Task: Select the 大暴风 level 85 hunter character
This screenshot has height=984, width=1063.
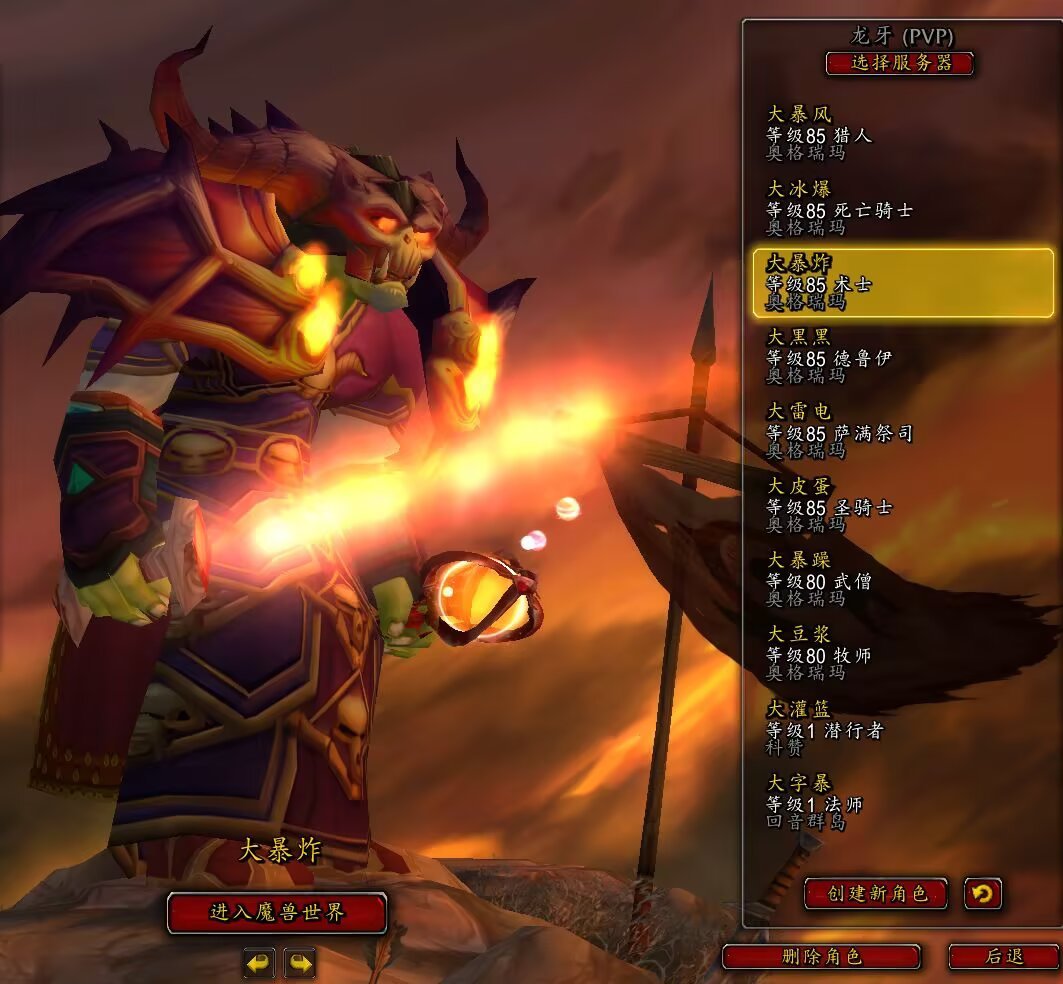Action: click(x=902, y=134)
